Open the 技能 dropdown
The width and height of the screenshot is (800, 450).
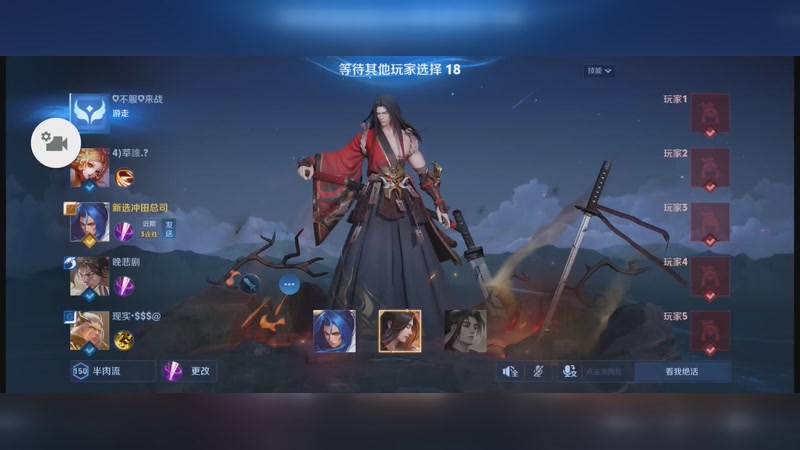pyautogui.click(x=600, y=71)
